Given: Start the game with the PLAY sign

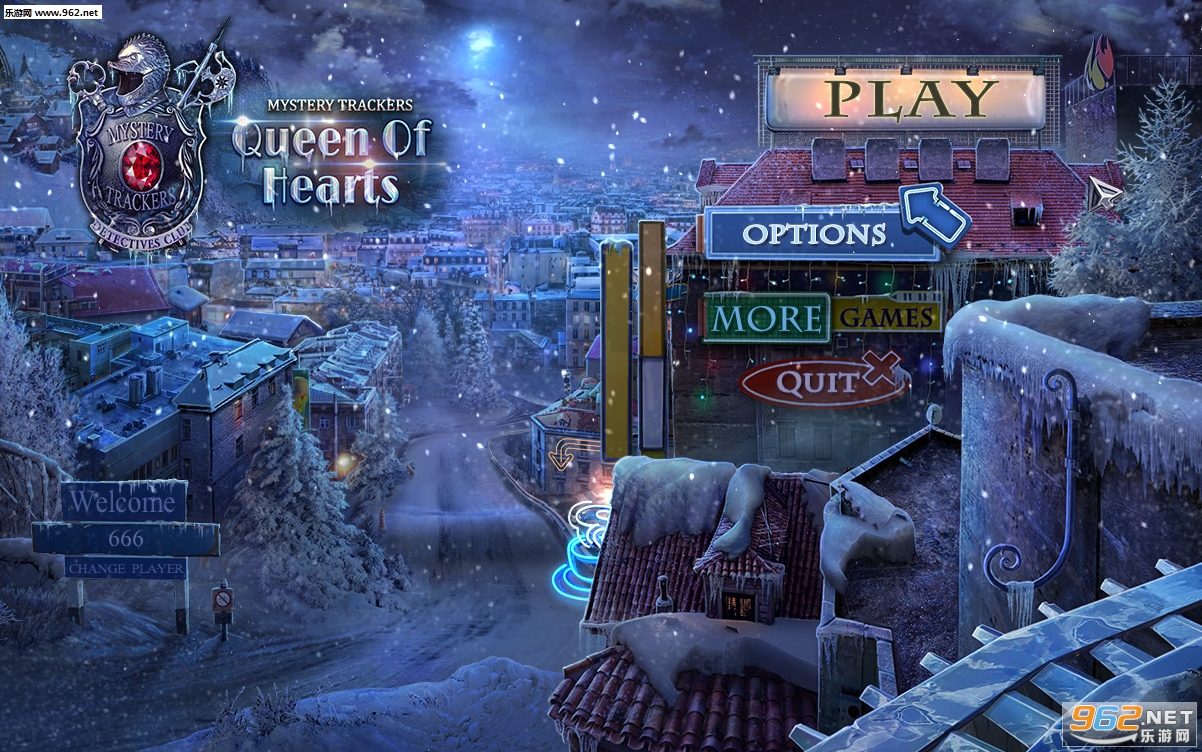Looking at the screenshot, I should click(x=905, y=98).
